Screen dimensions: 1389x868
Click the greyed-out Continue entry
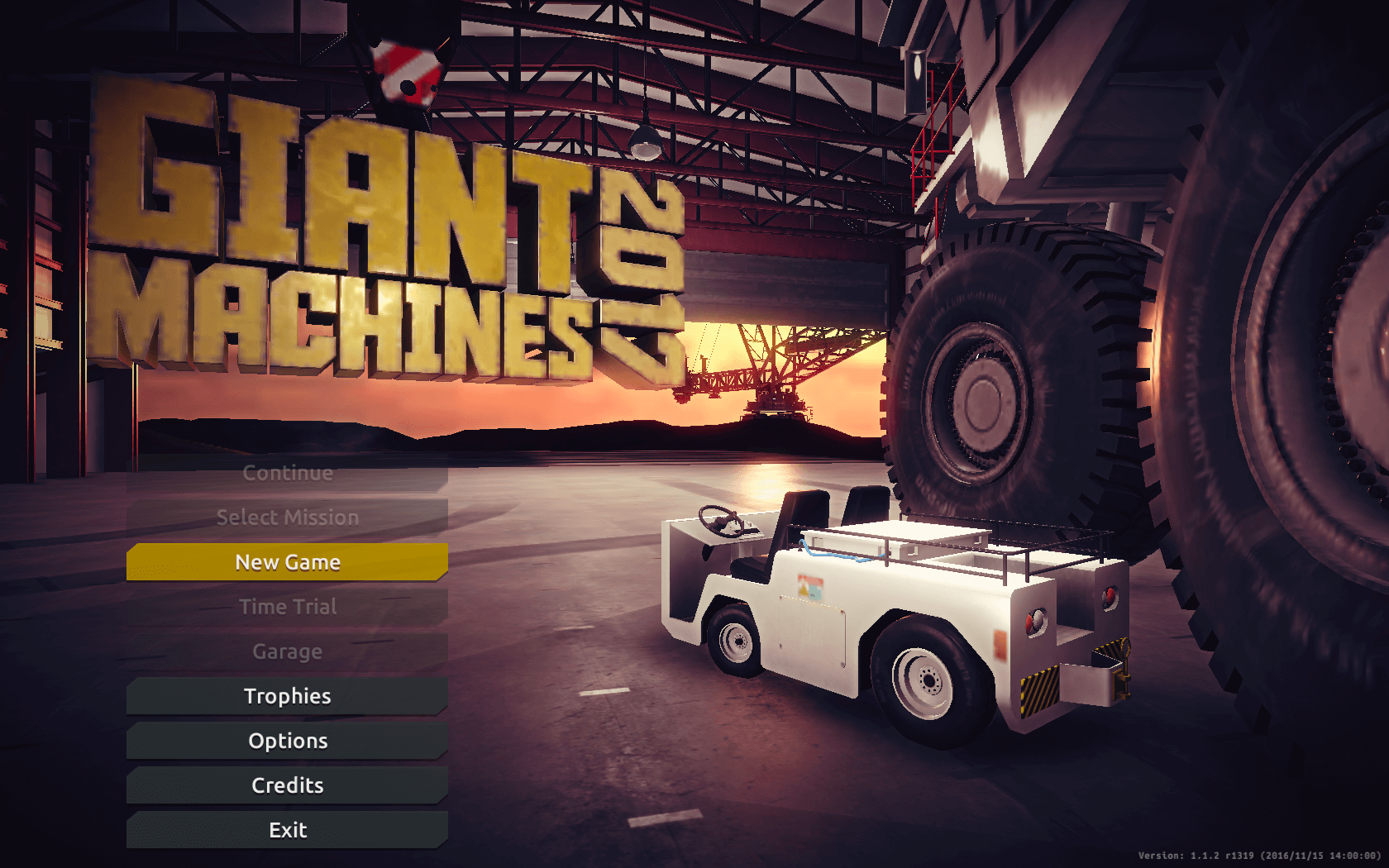point(287,473)
